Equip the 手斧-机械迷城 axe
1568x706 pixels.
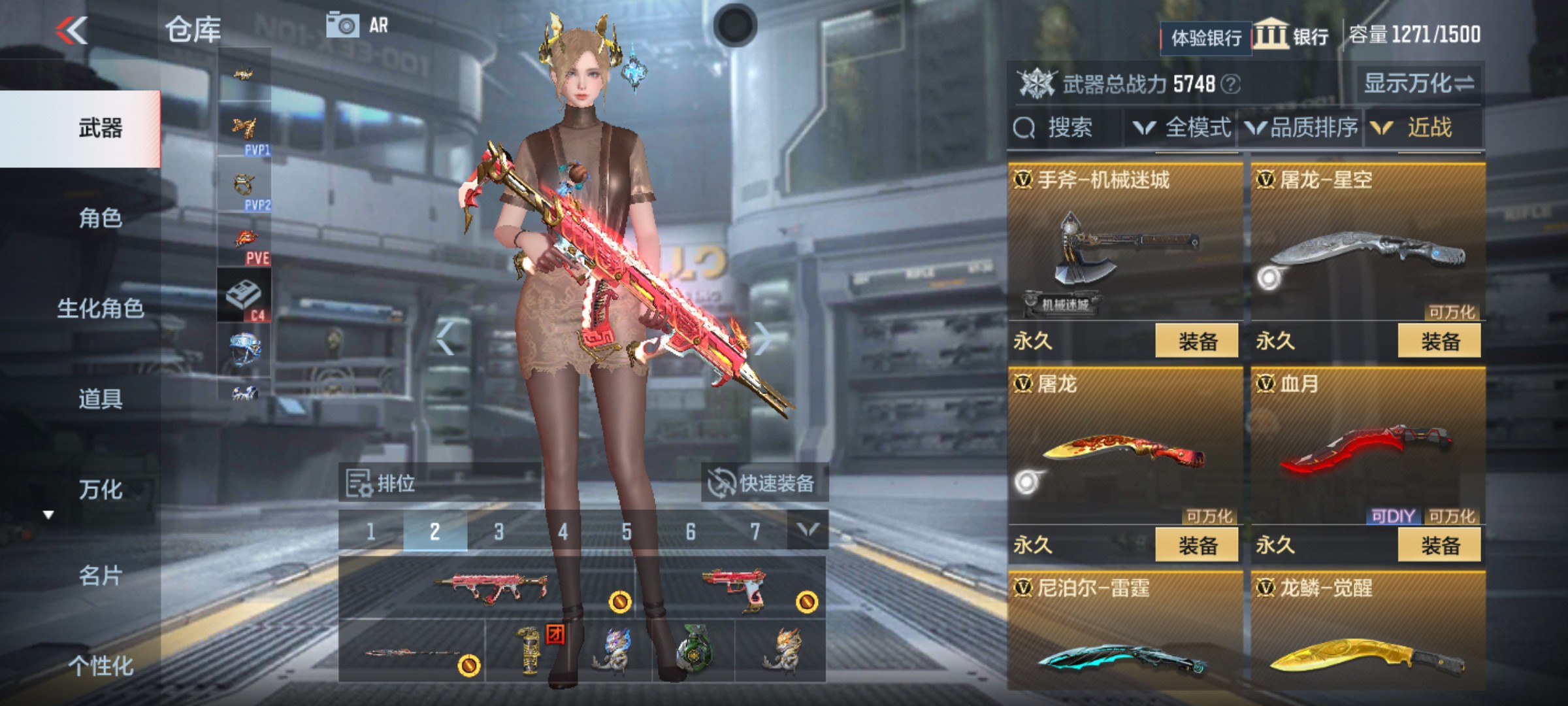point(1197,341)
